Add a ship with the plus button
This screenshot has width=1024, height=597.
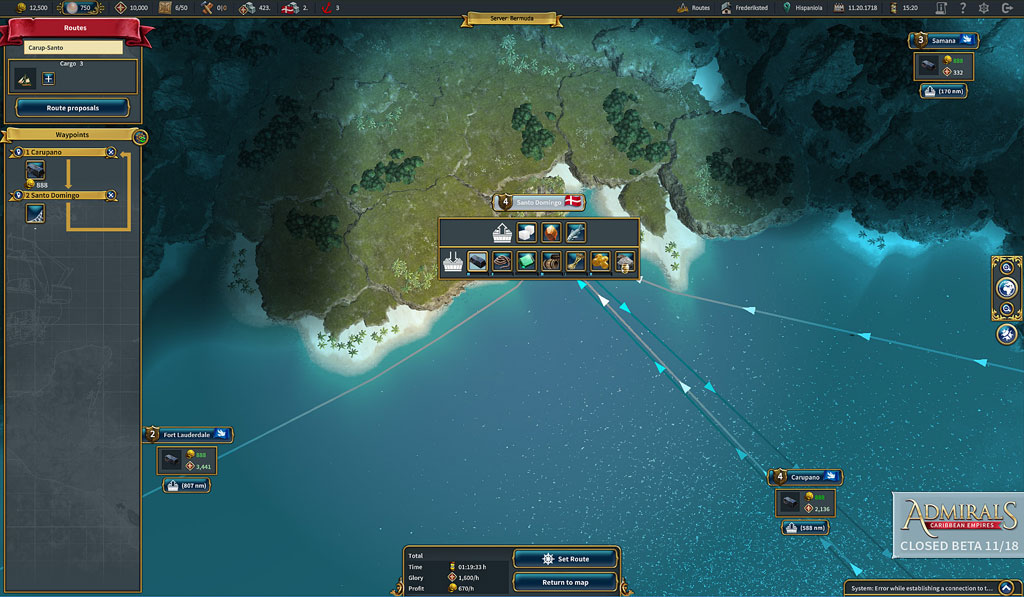coord(49,78)
